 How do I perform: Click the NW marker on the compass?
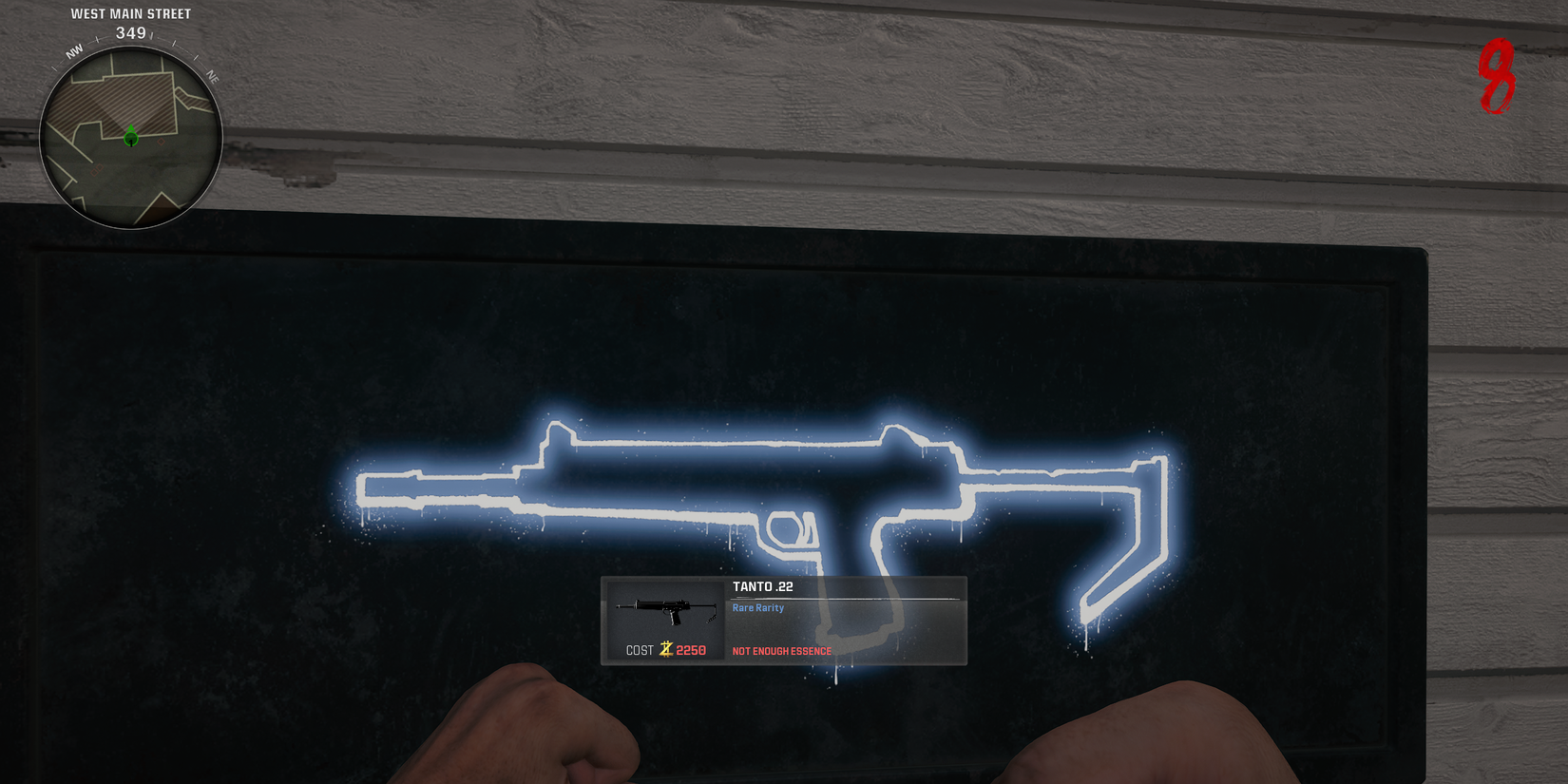tap(72, 52)
